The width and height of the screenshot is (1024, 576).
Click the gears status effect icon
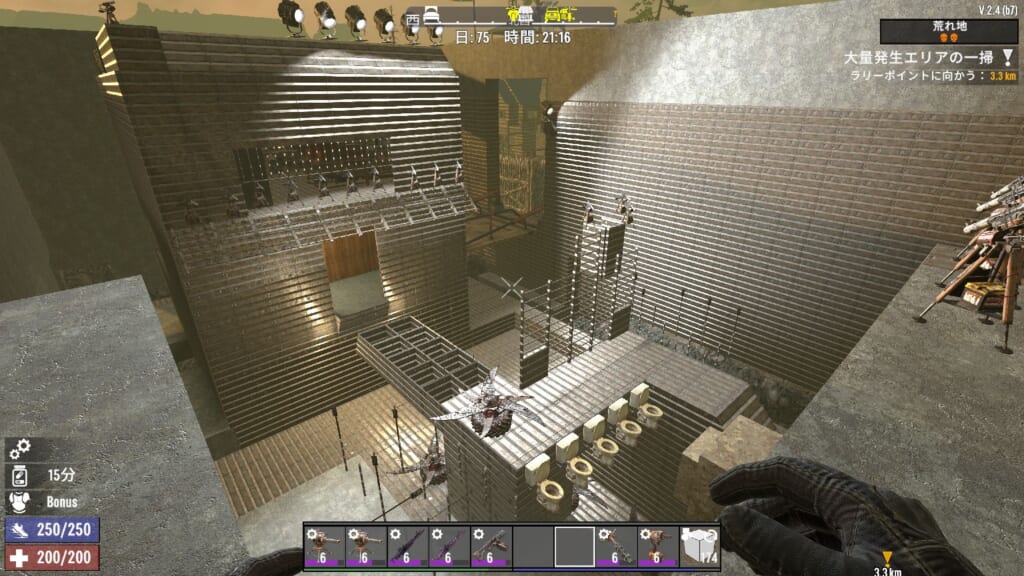[x=19, y=448]
